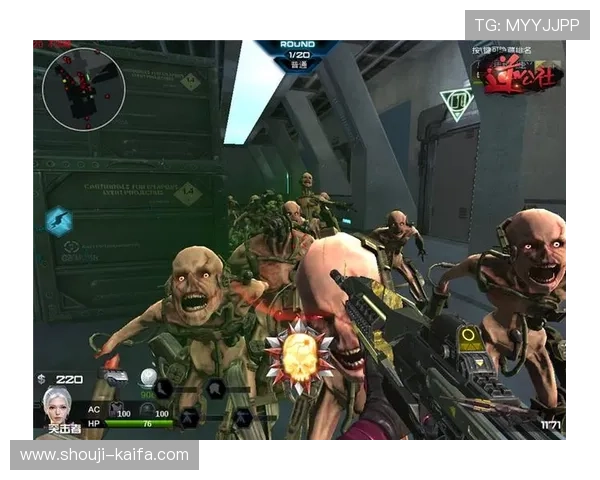
Task: Click the circular radar minimap
Action: [x=83, y=88]
